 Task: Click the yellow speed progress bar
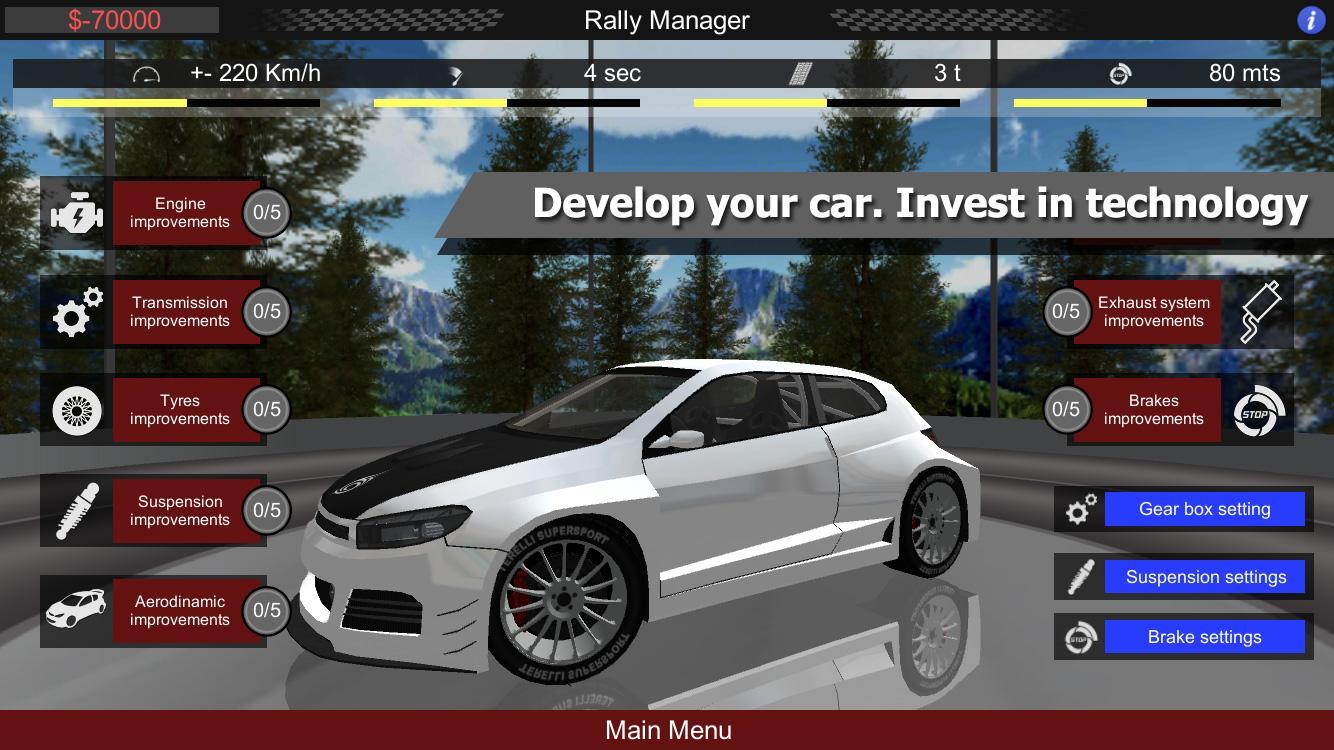119,103
